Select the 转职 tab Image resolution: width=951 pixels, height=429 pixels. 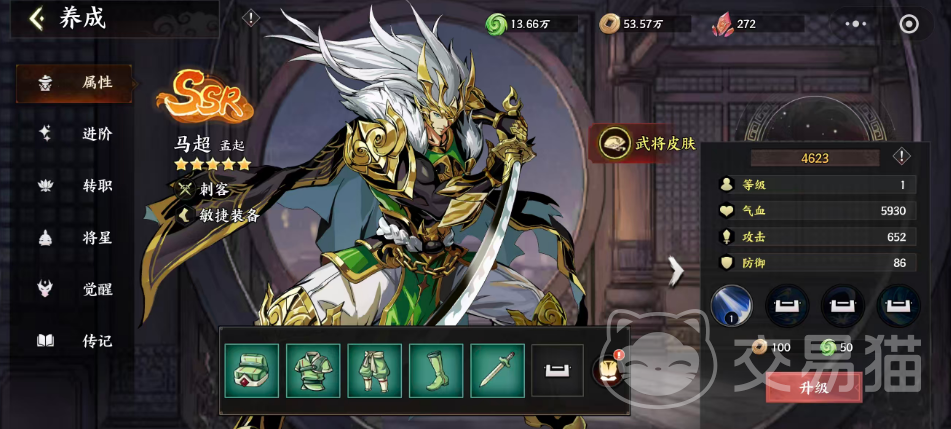pyautogui.click(x=75, y=186)
